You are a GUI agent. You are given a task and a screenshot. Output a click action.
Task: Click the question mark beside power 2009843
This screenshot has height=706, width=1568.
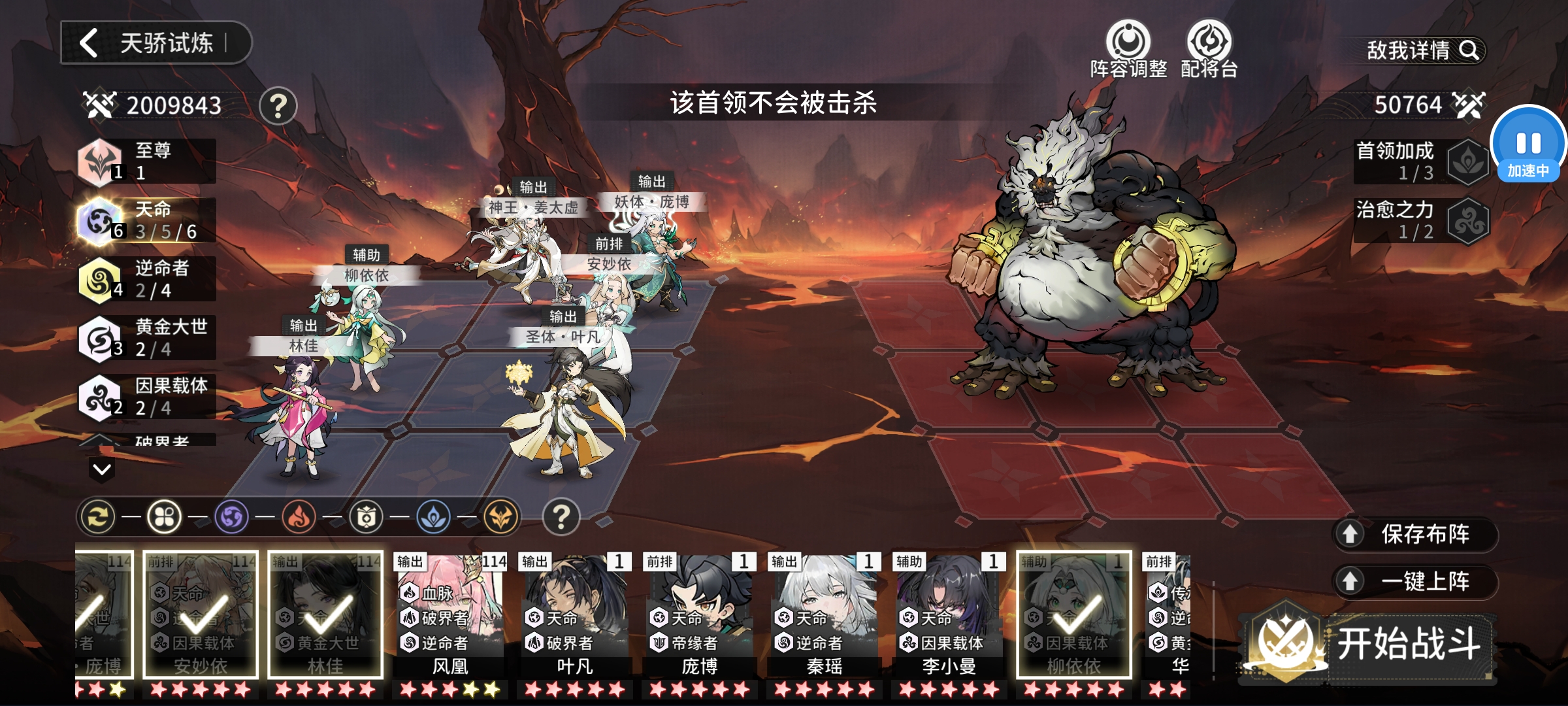click(x=278, y=106)
